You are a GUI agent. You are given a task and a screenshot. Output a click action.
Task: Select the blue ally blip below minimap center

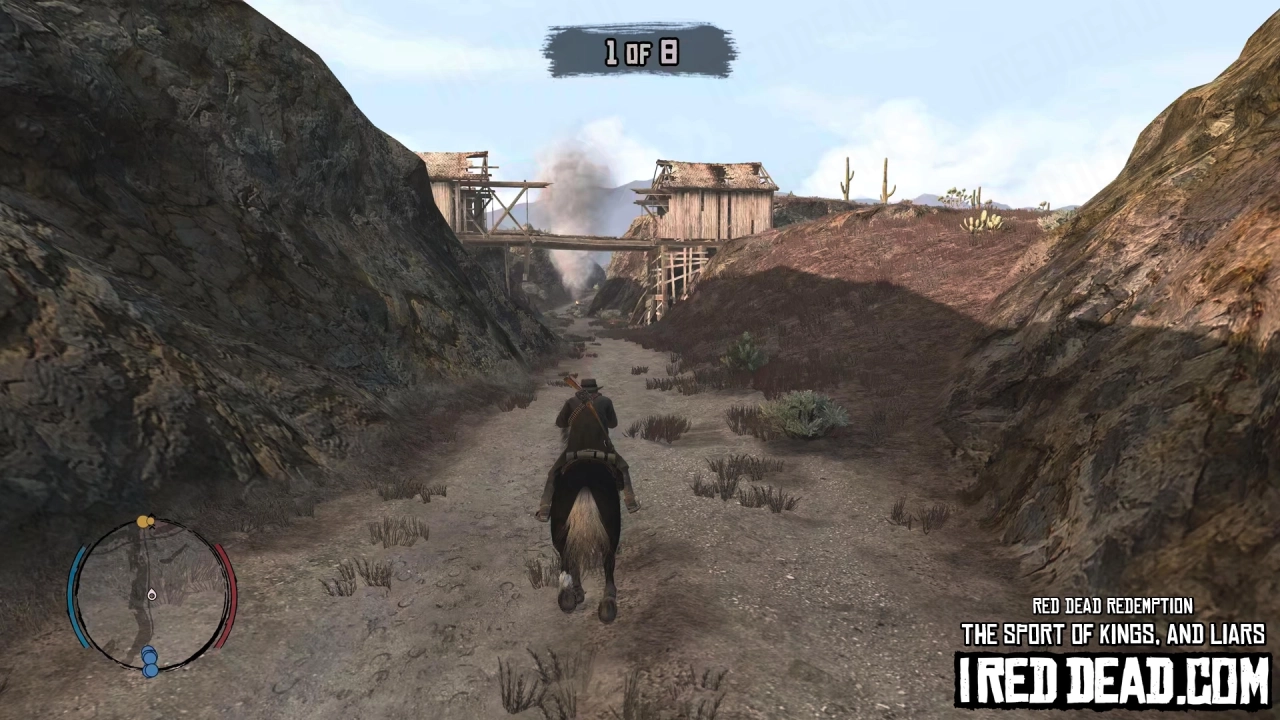[x=150, y=656]
